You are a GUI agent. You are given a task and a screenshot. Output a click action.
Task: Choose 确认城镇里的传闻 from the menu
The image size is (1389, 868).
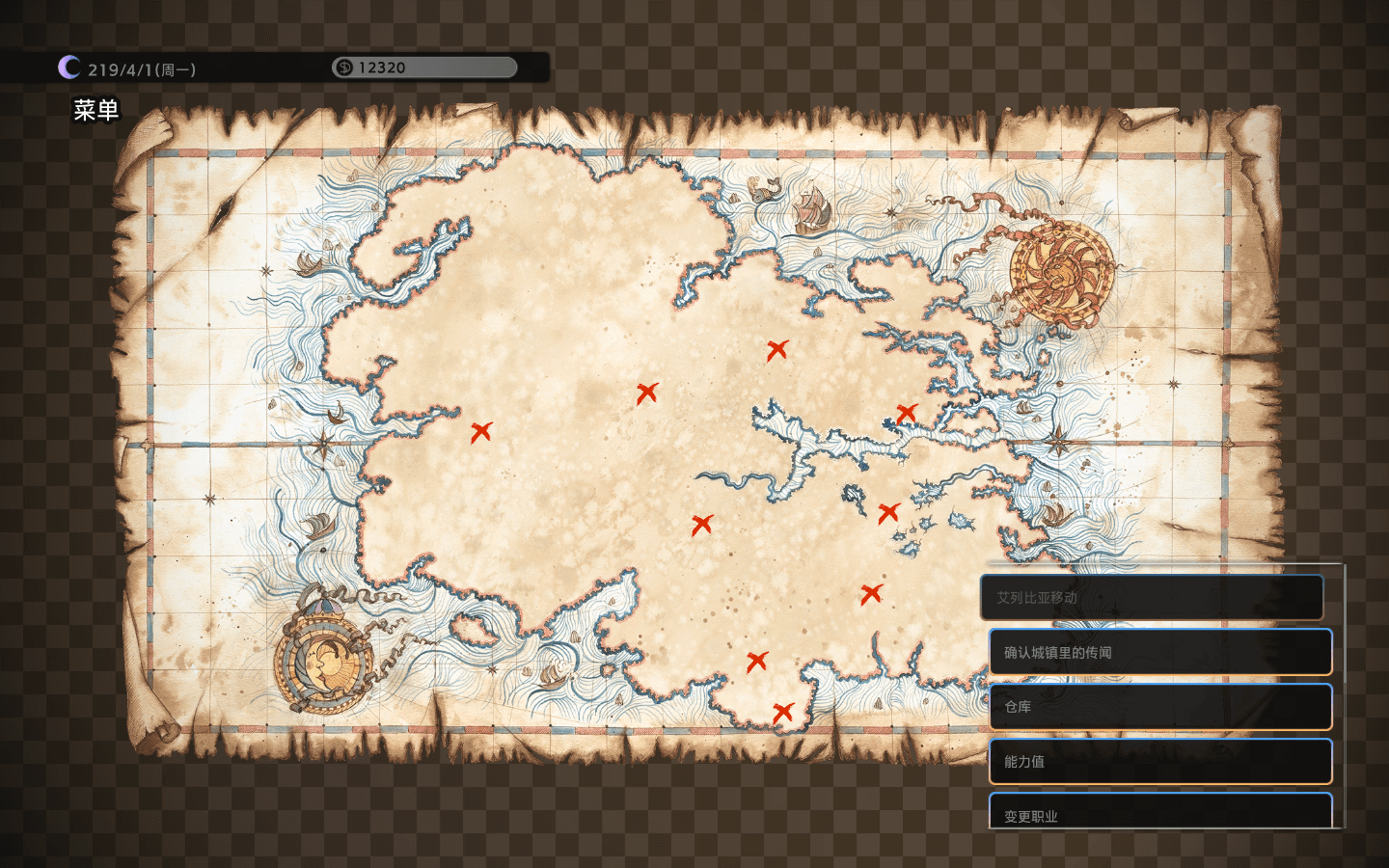(x=1159, y=652)
